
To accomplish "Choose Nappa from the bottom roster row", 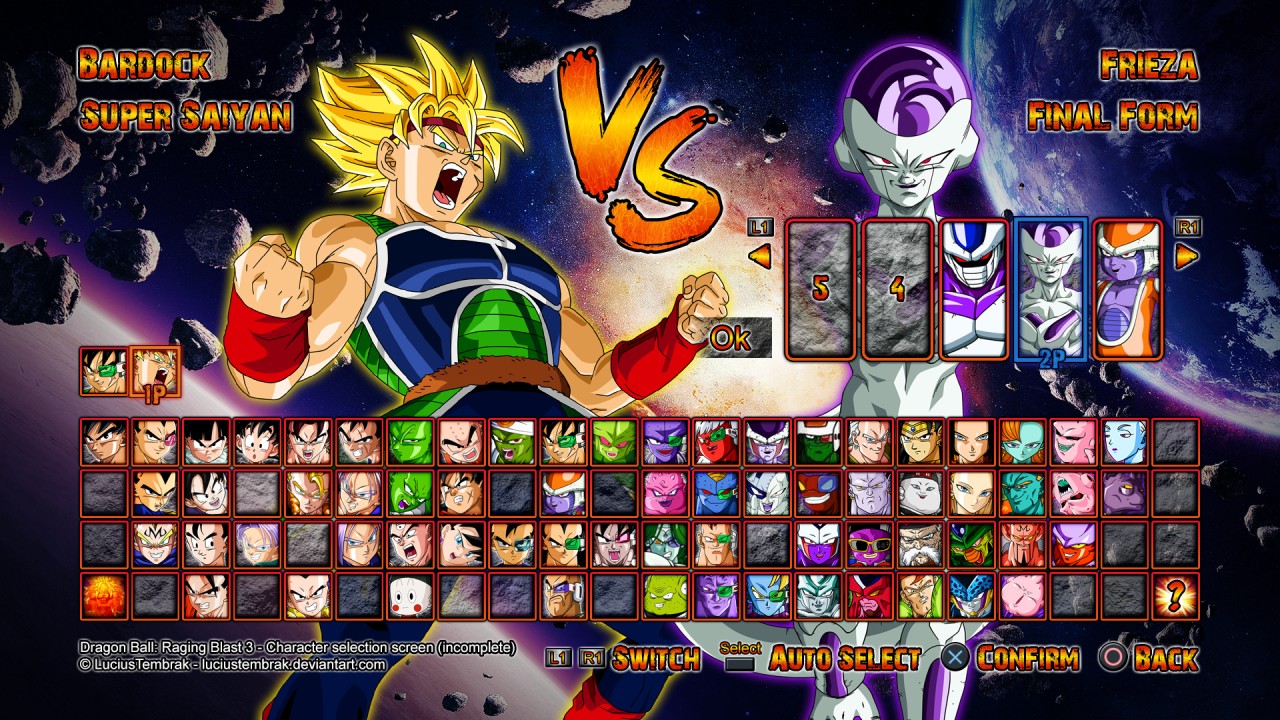I will click(564, 596).
